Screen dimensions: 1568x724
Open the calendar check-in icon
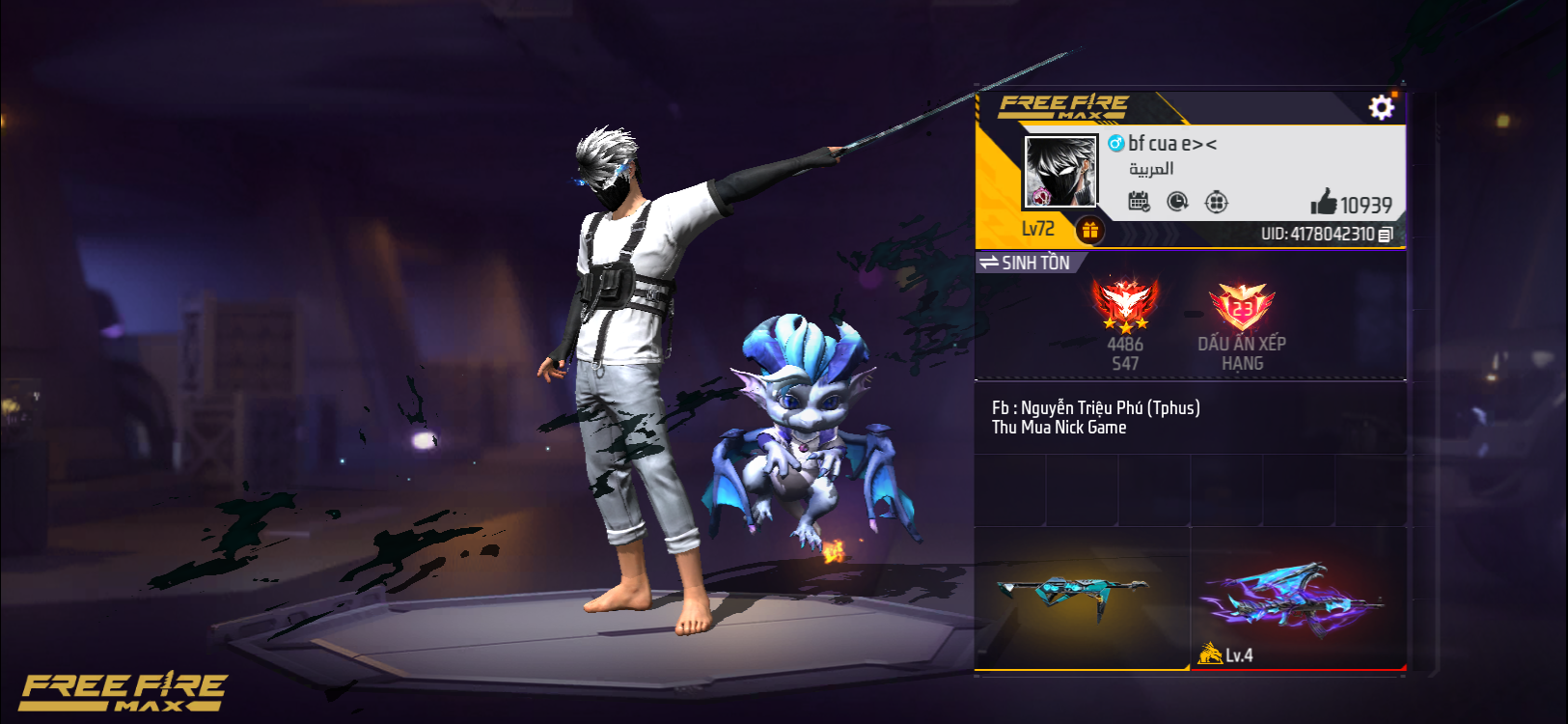coord(1140,200)
